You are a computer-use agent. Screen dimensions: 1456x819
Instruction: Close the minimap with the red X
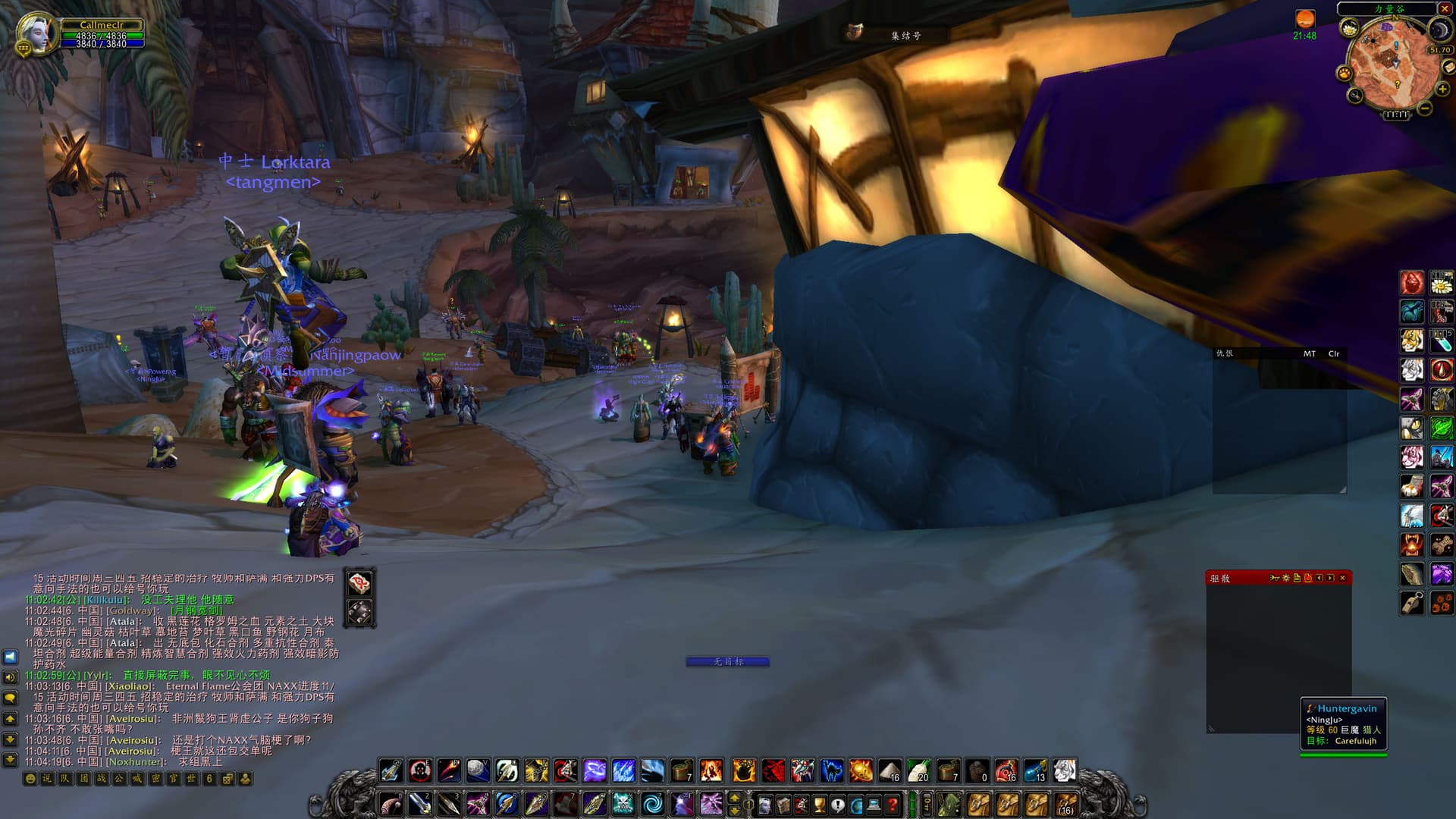point(1444,9)
